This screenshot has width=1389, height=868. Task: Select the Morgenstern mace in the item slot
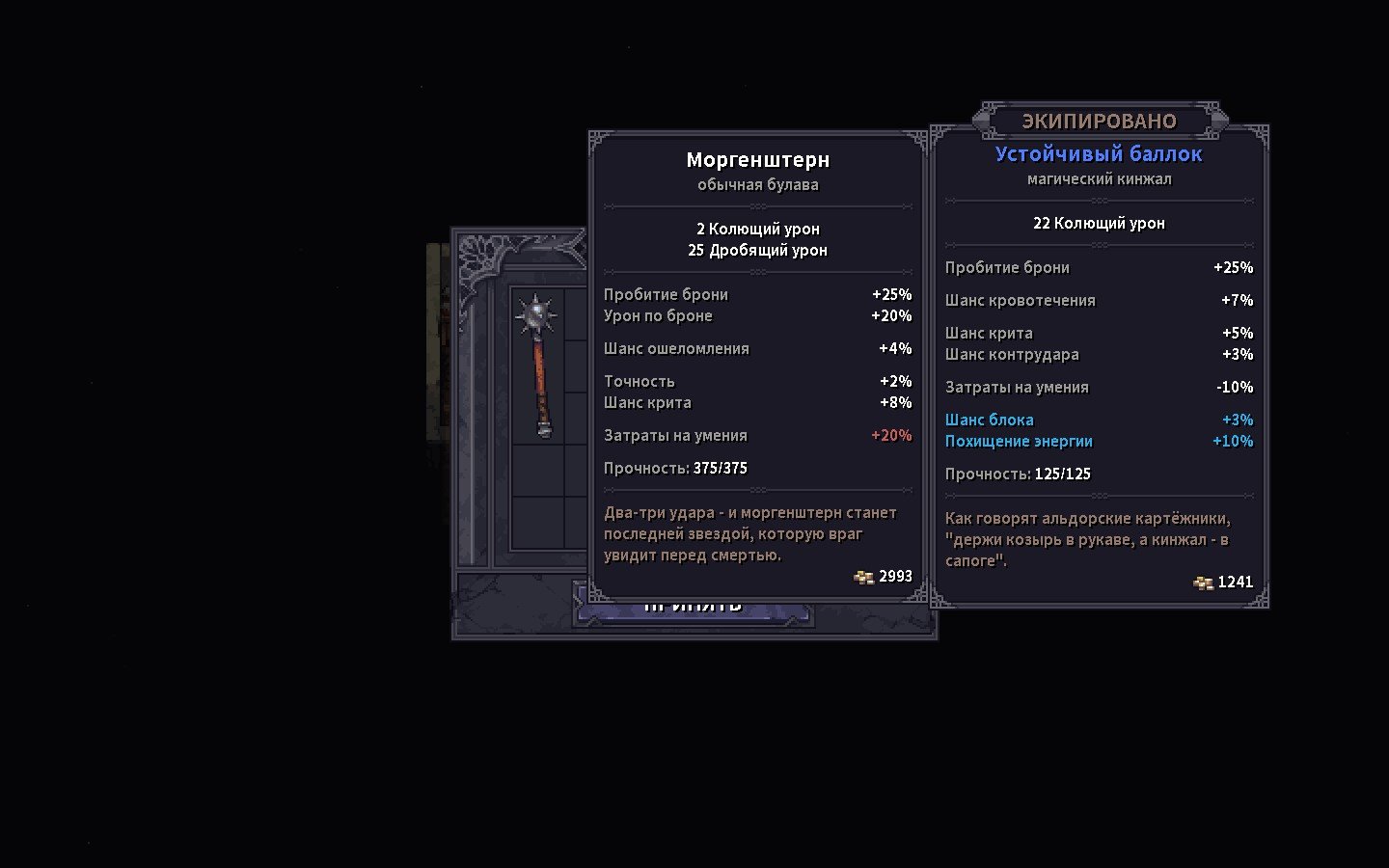[x=539, y=366]
